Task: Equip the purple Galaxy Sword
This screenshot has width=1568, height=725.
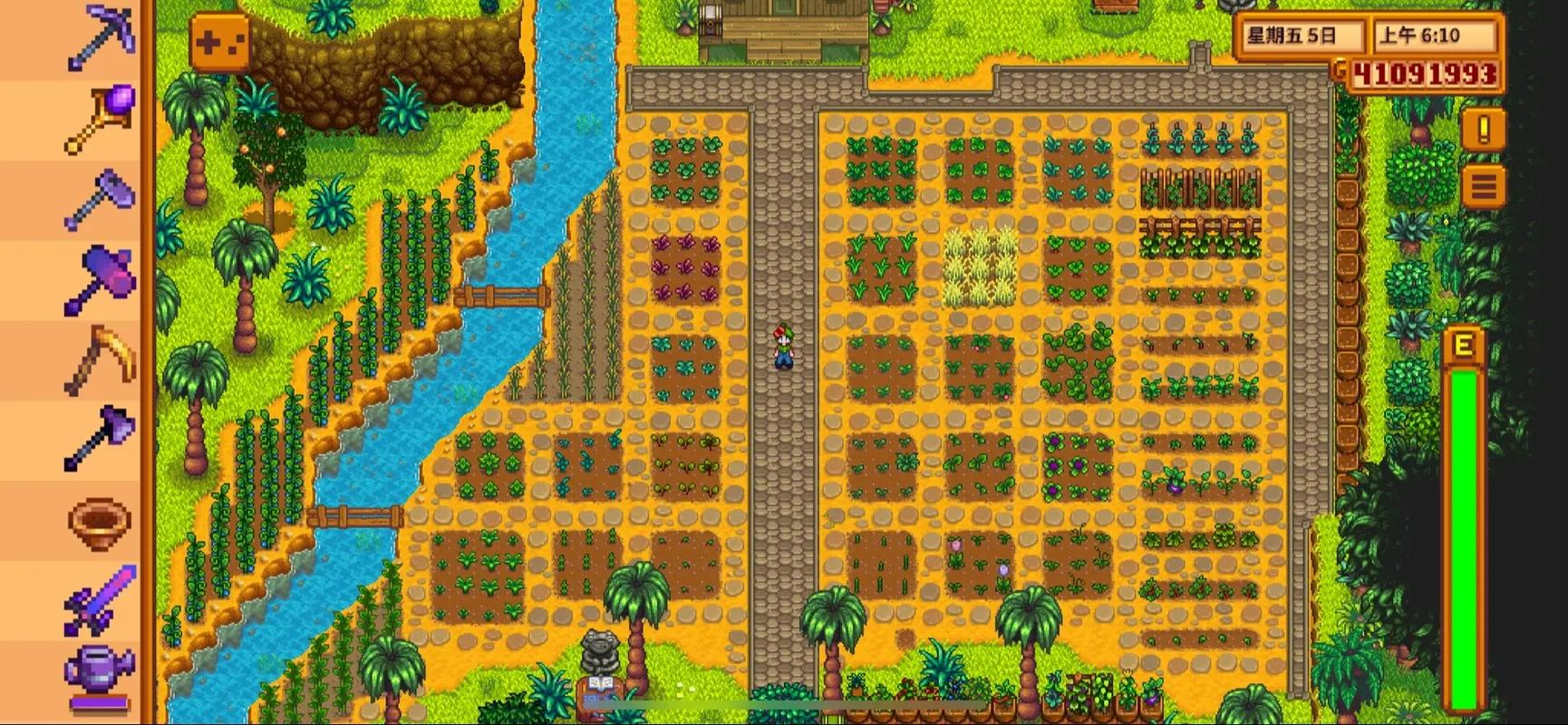Action: click(100, 598)
